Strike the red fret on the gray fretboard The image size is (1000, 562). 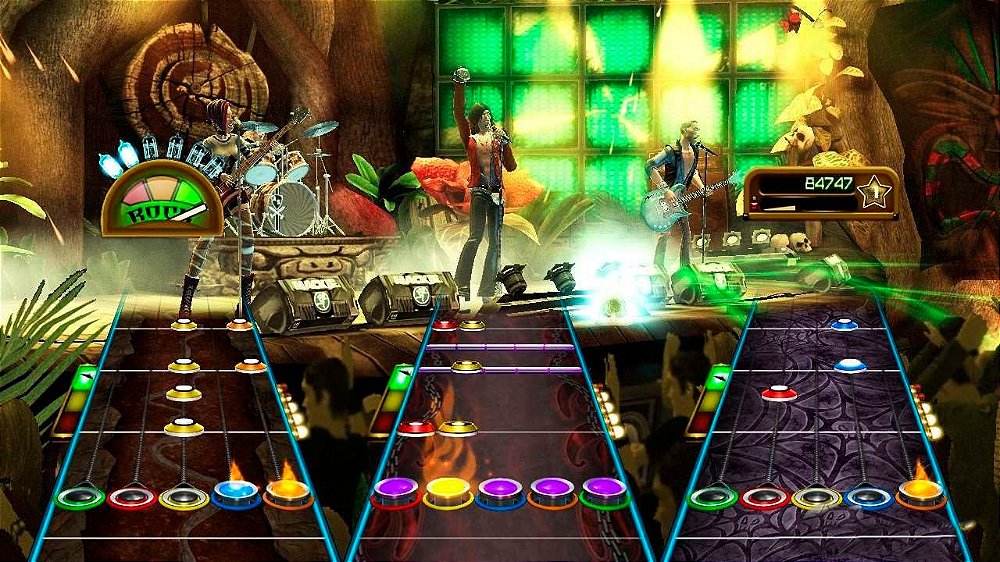tap(764, 496)
